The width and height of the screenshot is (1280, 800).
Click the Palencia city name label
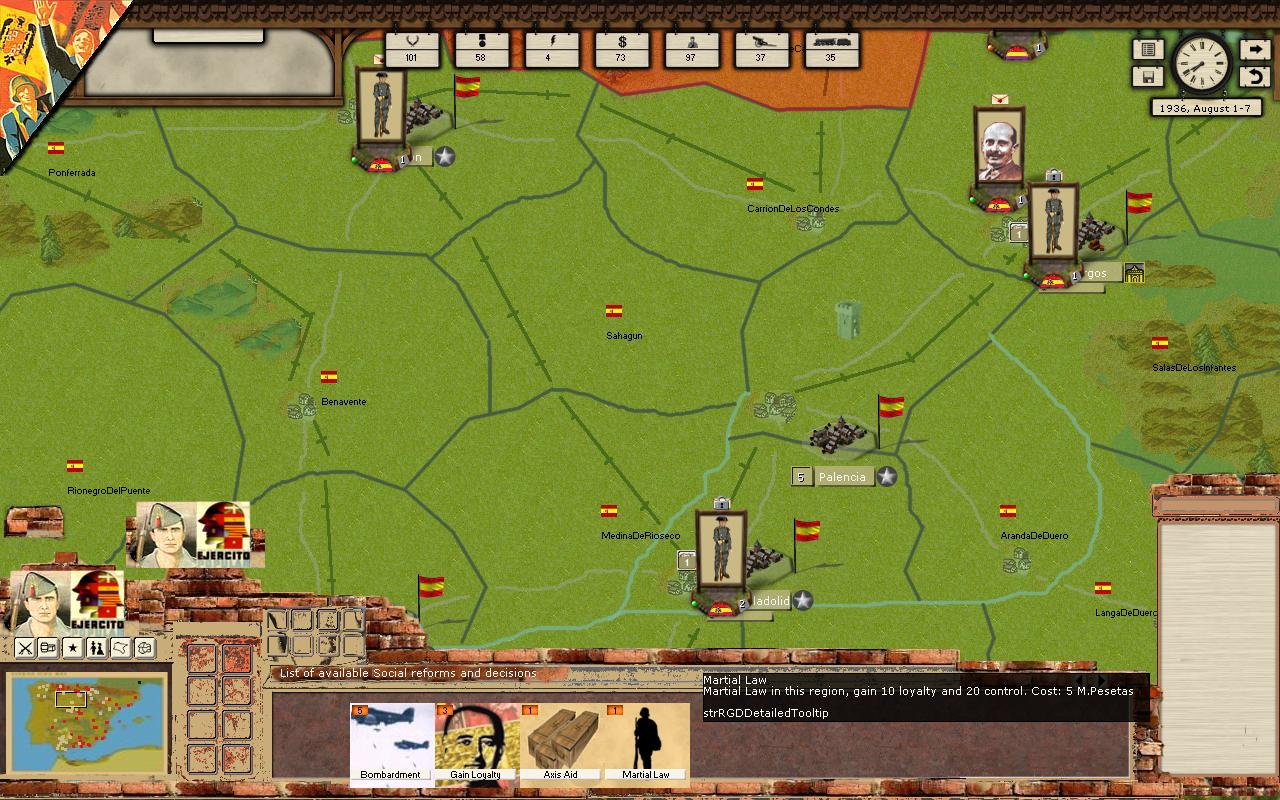click(842, 477)
